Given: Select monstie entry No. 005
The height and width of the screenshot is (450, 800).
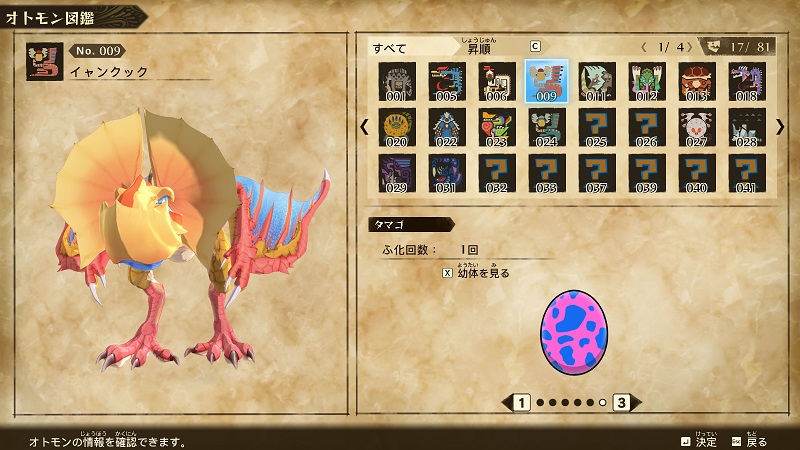Looking at the screenshot, I should point(447,81).
